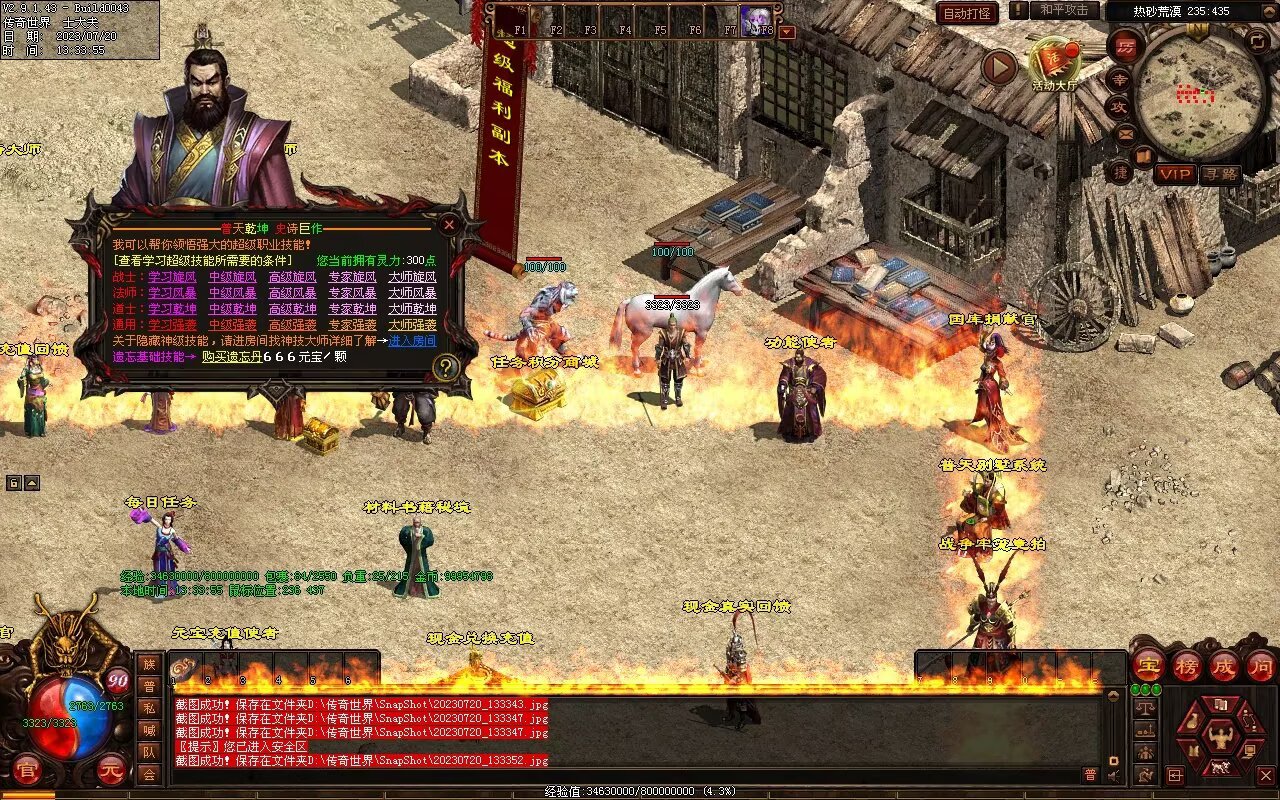This screenshot has width=1280, height=800.
Task: Switch chat to the 私 private channel
Action: click(x=149, y=708)
